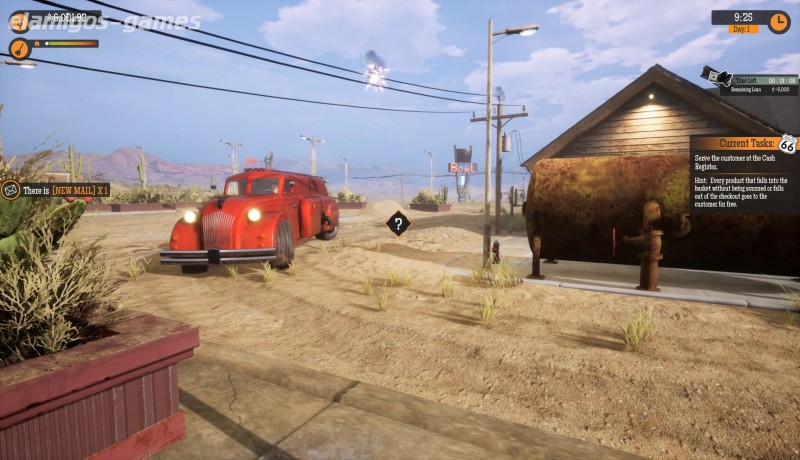Open the new mail envelope icon

click(11, 189)
